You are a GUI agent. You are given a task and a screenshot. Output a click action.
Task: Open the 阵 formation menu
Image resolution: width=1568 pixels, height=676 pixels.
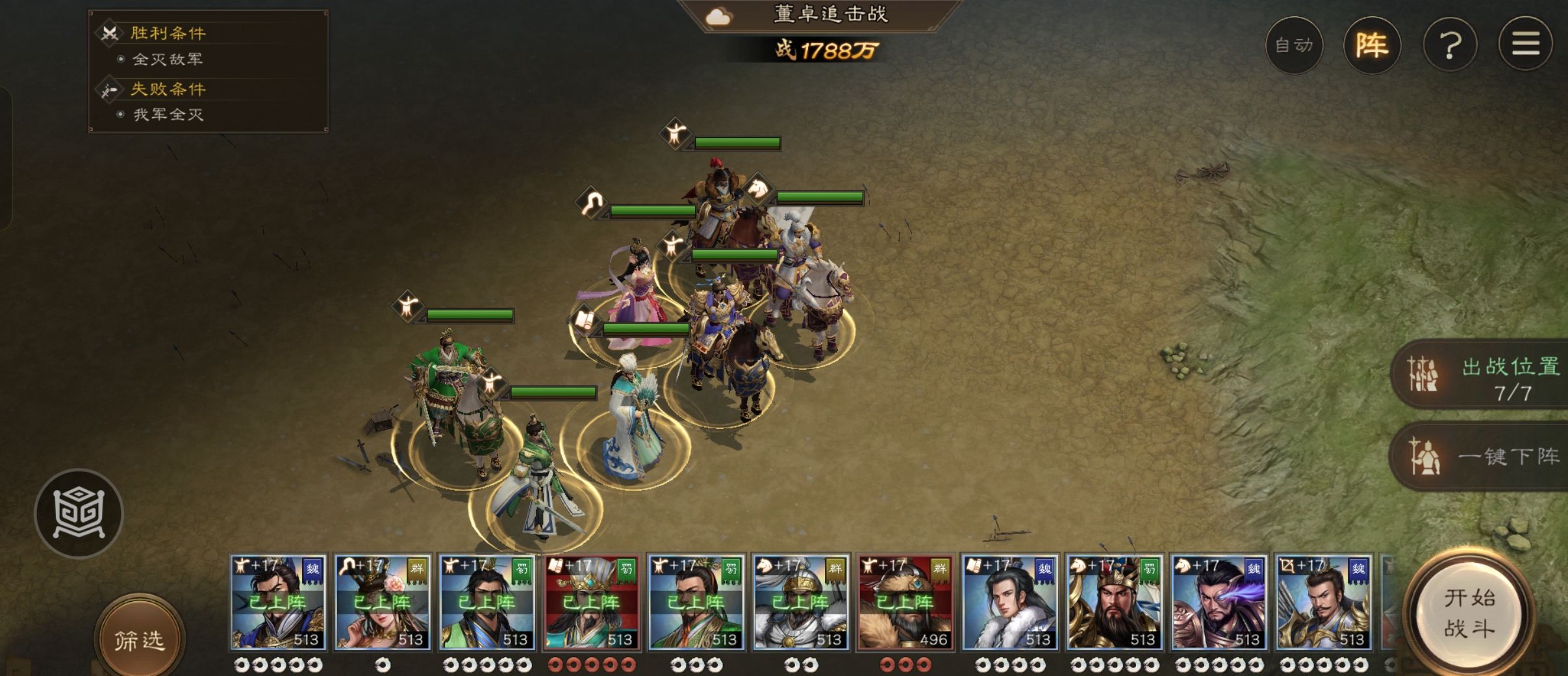[x=1372, y=45]
